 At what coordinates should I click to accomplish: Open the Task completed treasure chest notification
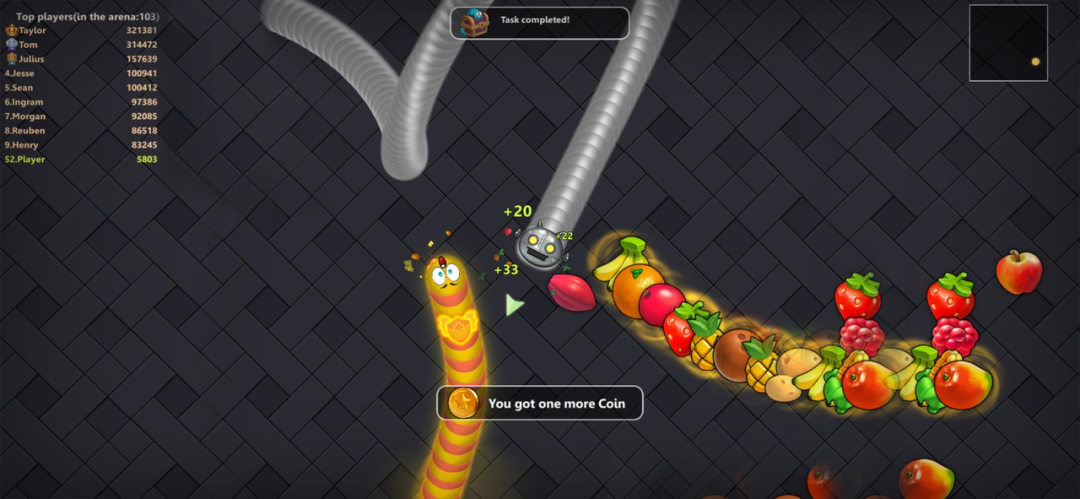(x=539, y=22)
